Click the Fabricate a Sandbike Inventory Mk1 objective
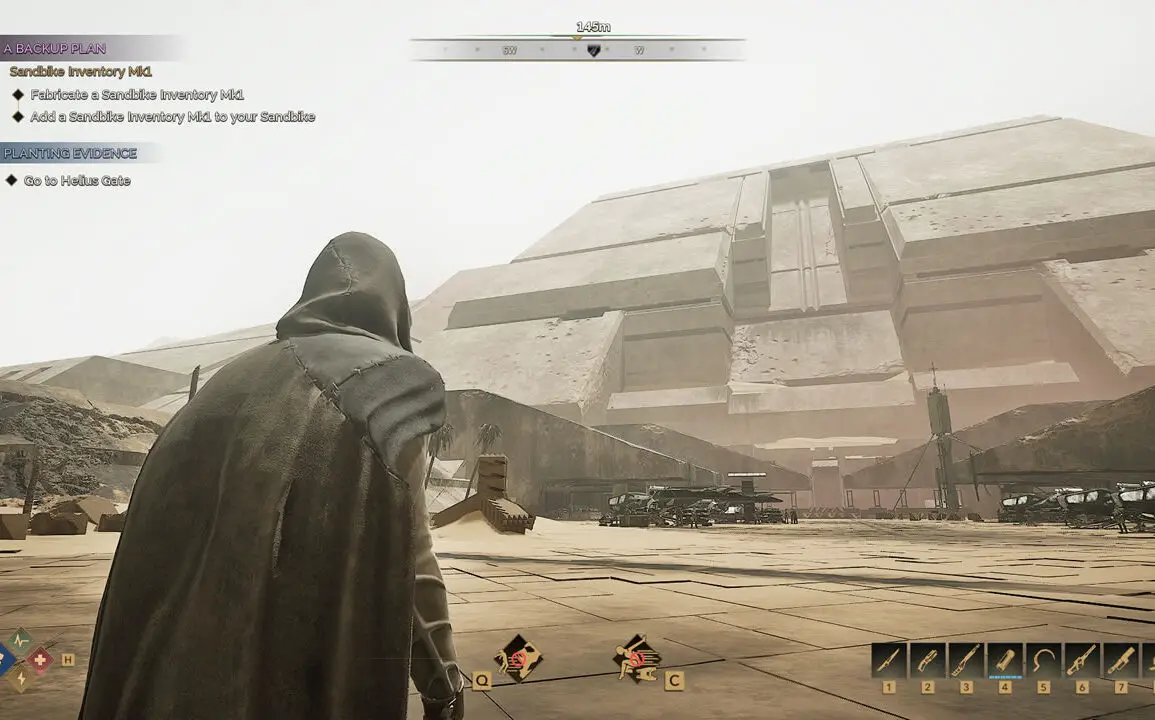 coord(137,95)
